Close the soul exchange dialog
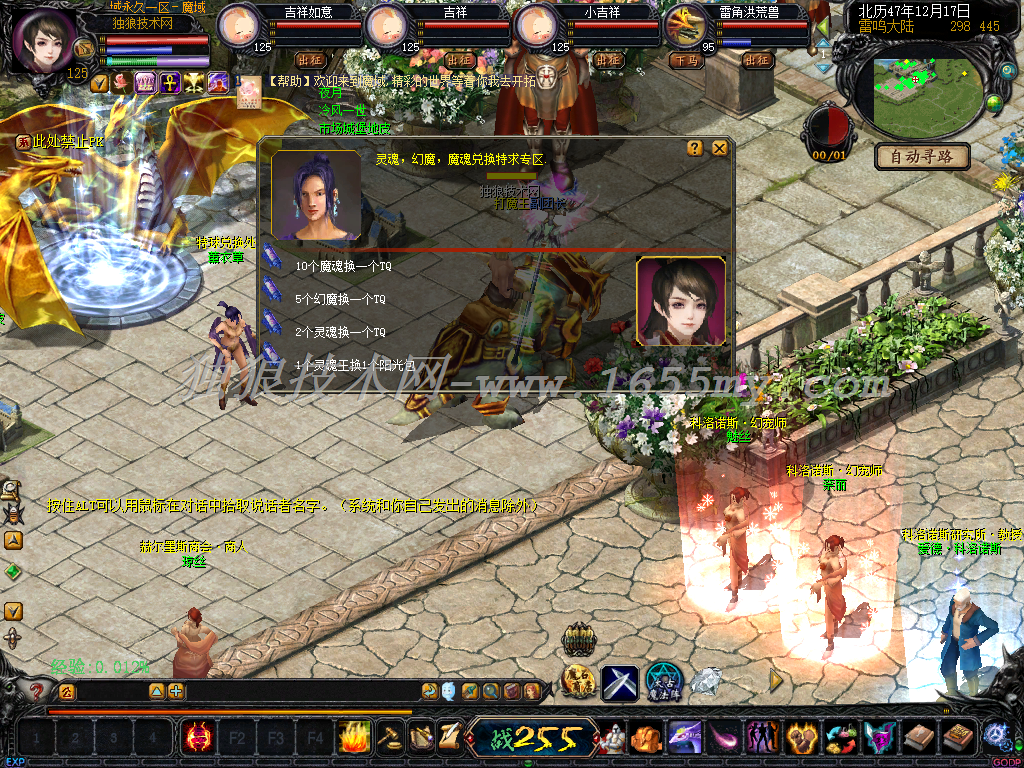The image size is (1024, 768). [719, 148]
